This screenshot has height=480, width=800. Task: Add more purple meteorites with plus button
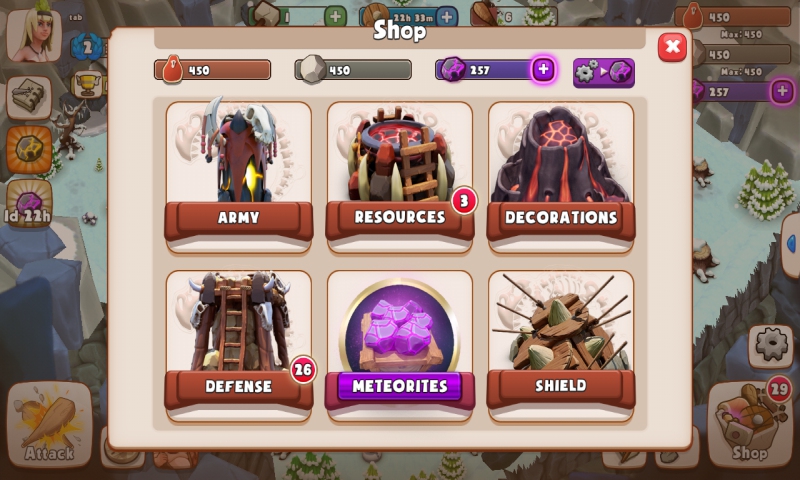(543, 69)
